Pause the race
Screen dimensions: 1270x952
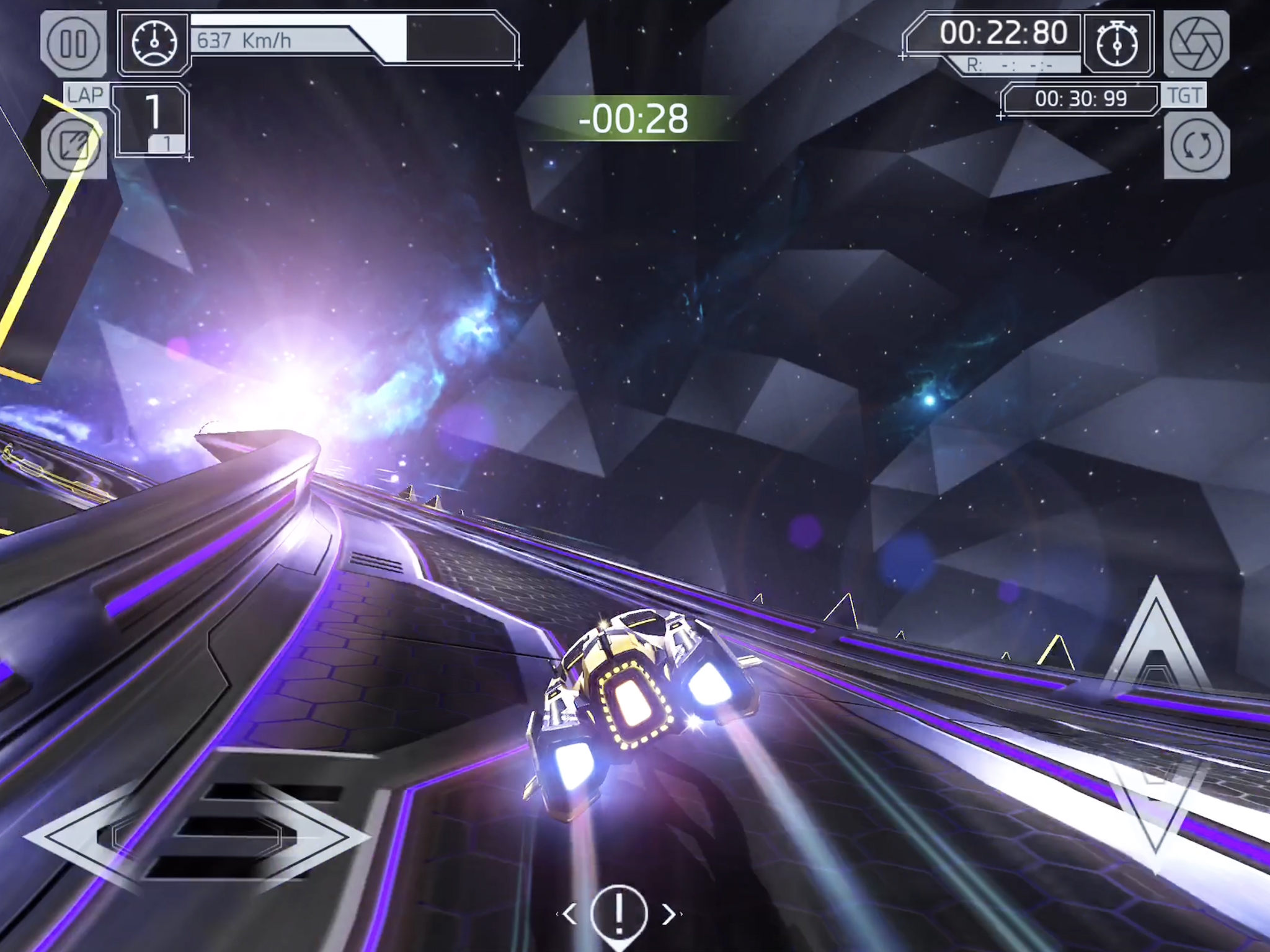point(74,42)
